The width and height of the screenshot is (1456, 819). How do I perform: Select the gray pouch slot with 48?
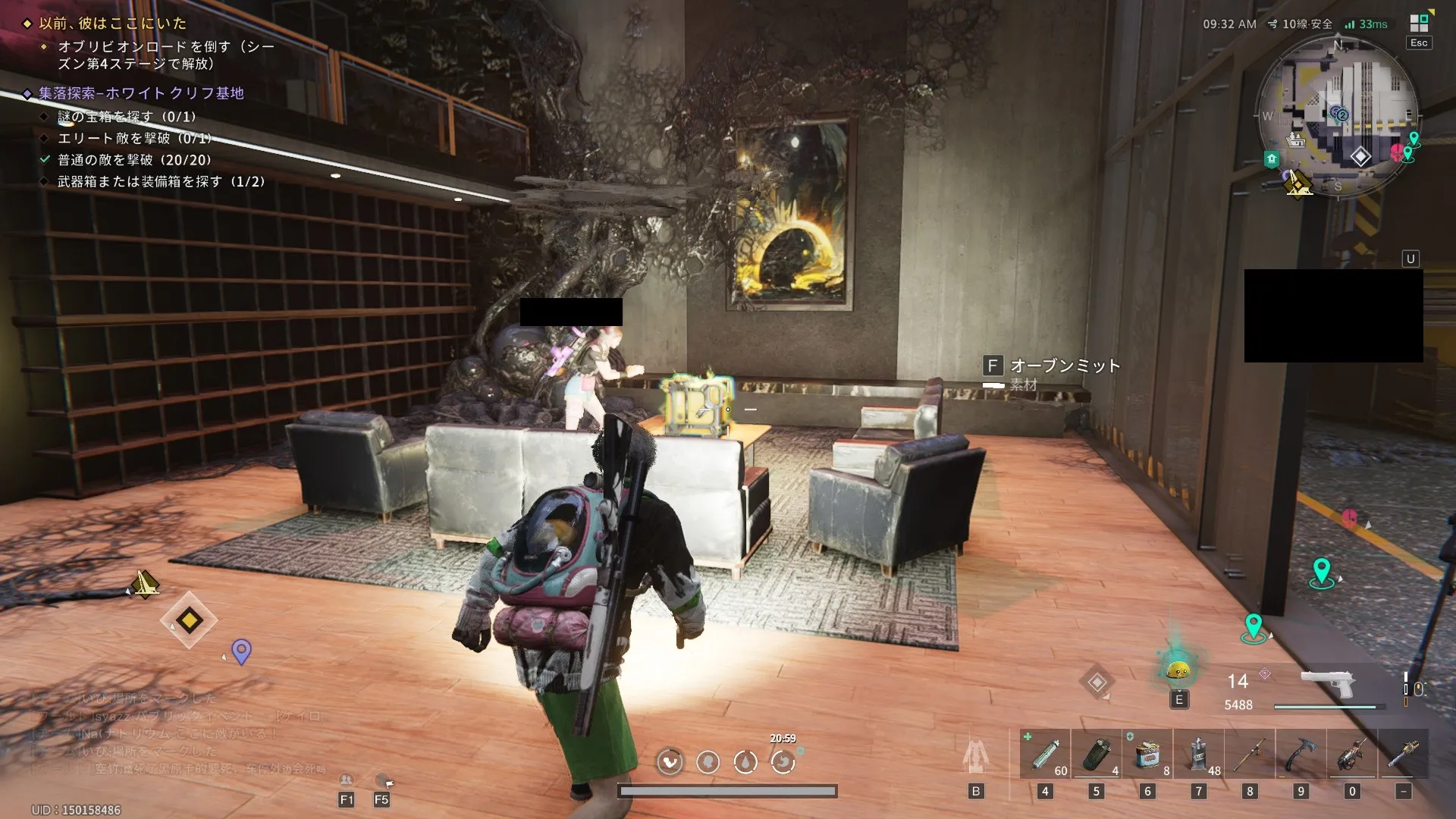(x=1199, y=754)
